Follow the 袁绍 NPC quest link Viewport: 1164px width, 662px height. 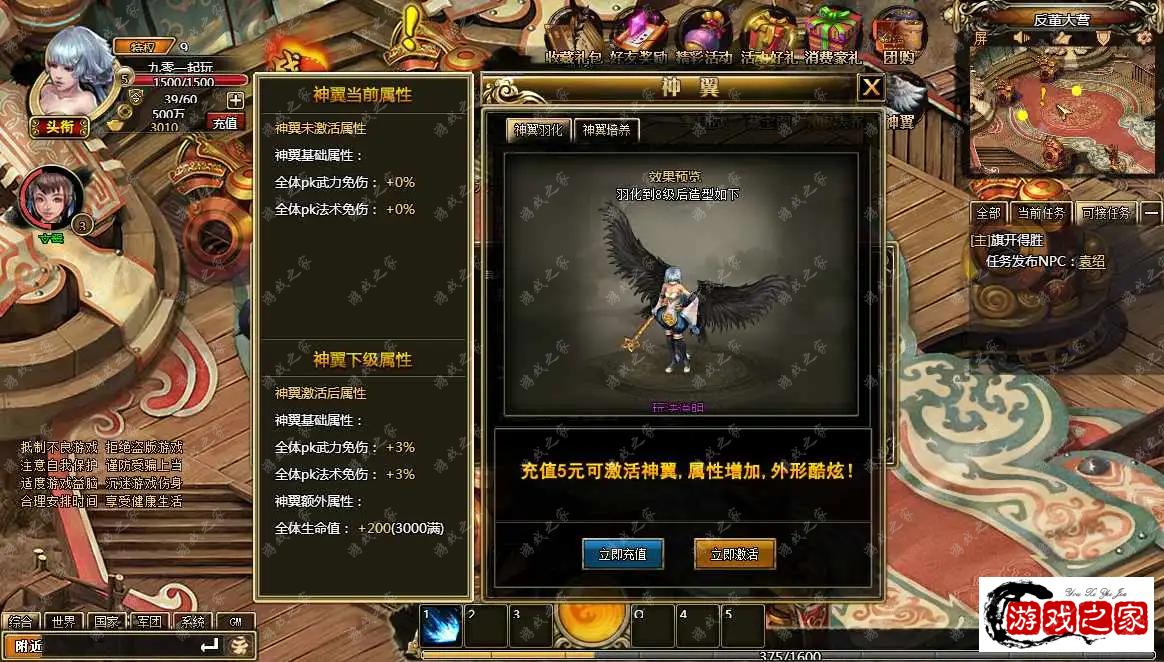[x=1091, y=261]
